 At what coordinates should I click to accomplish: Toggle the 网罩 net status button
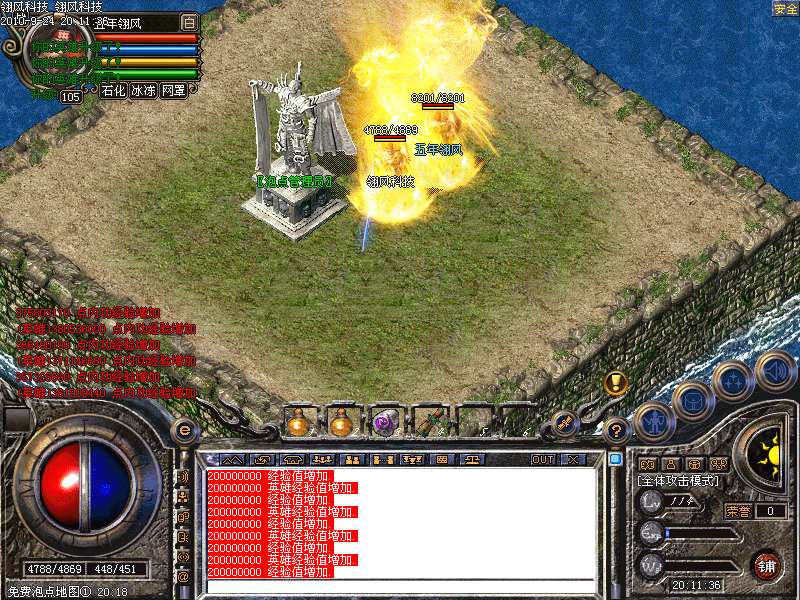(173, 90)
